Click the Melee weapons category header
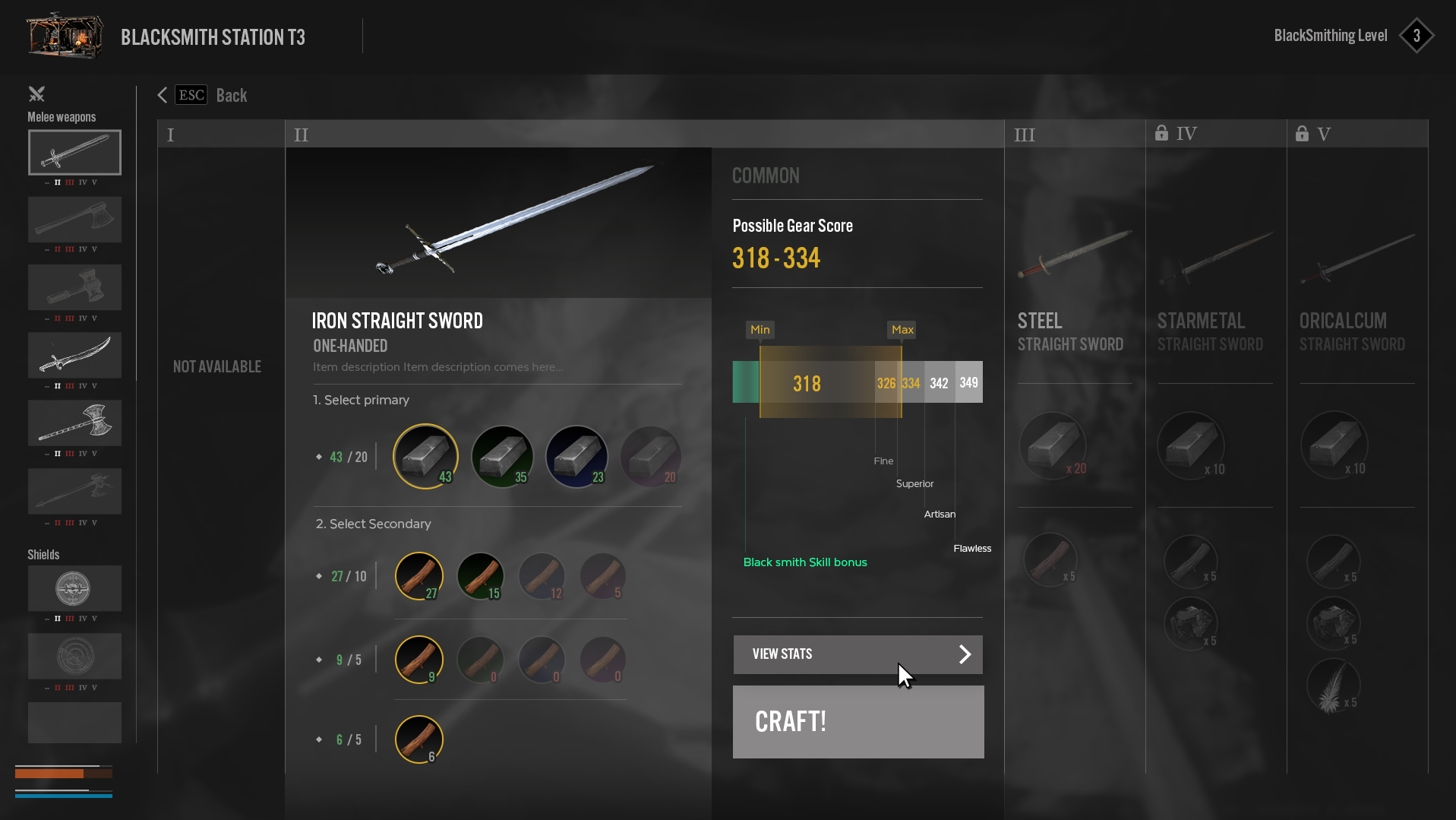The height and width of the screenshot is (820, 1456). tap(62, 117)
